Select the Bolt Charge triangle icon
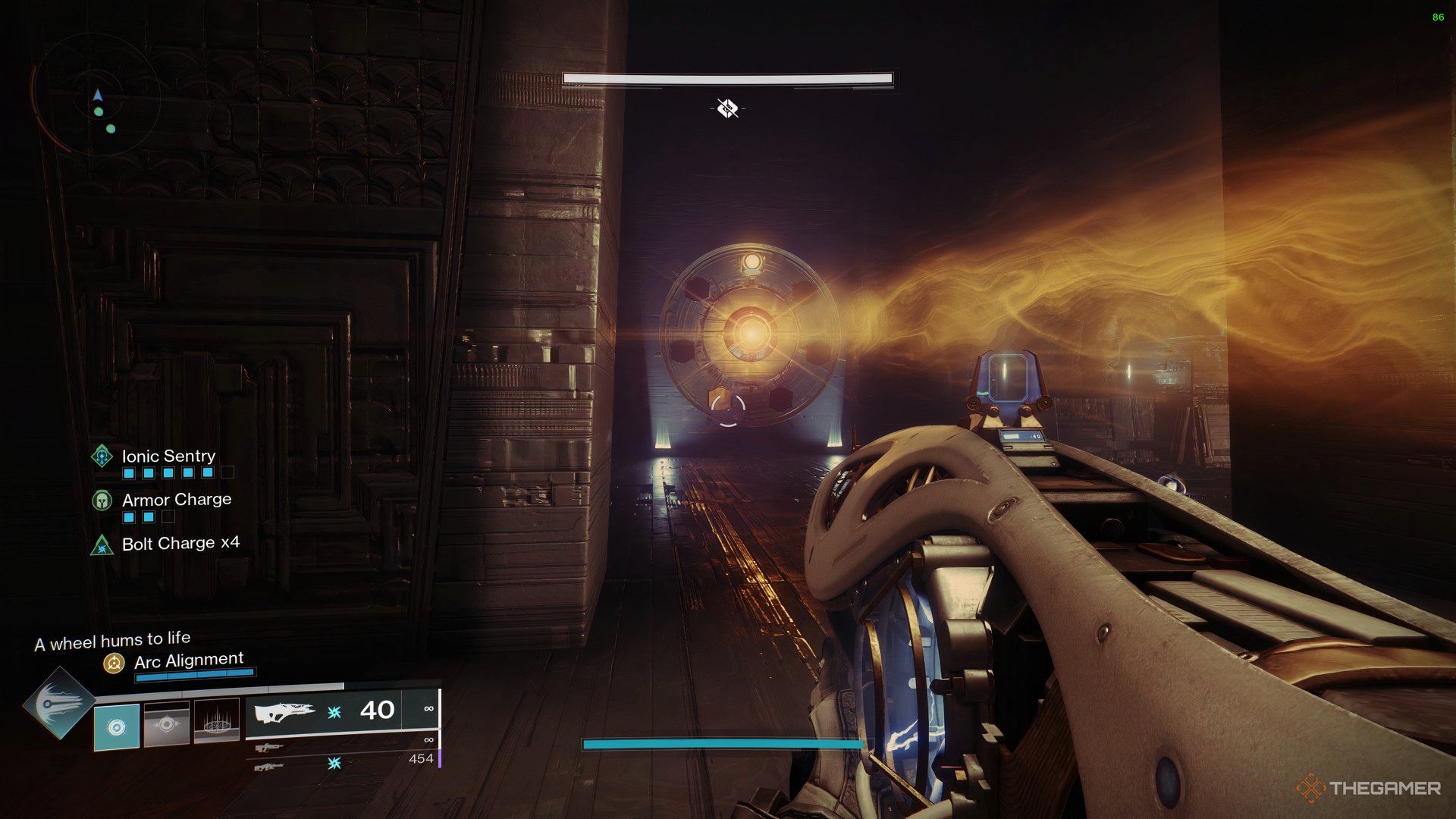Screen dimensions: 1456x819 (102, 544)
